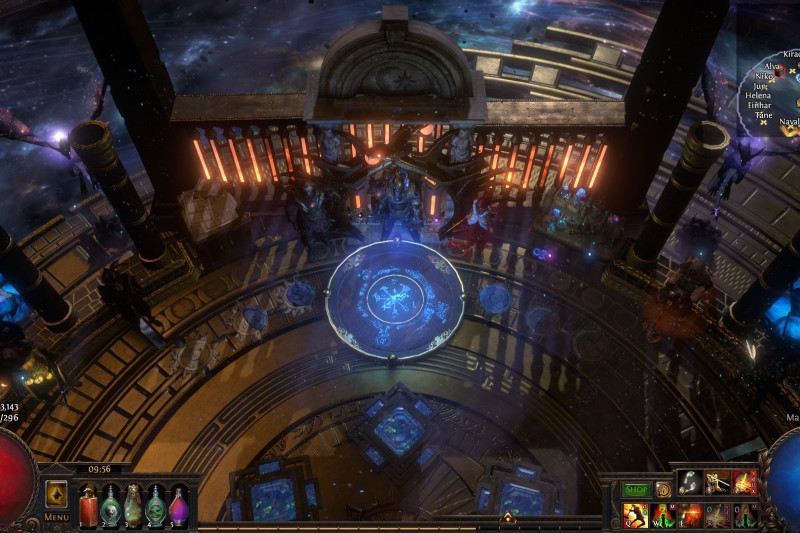The width and height of the screenshot is (800, 533).
Task: Use the purple flask in slot five
Action: point(178,504)
